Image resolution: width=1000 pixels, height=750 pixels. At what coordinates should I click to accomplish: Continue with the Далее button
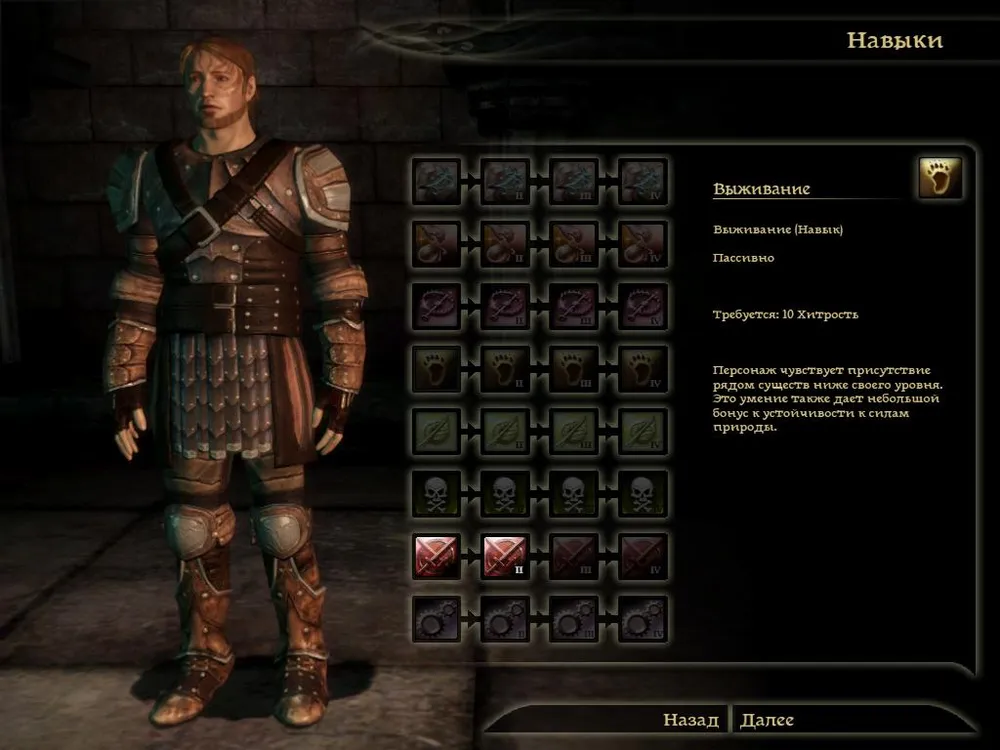tap(768, 720)
